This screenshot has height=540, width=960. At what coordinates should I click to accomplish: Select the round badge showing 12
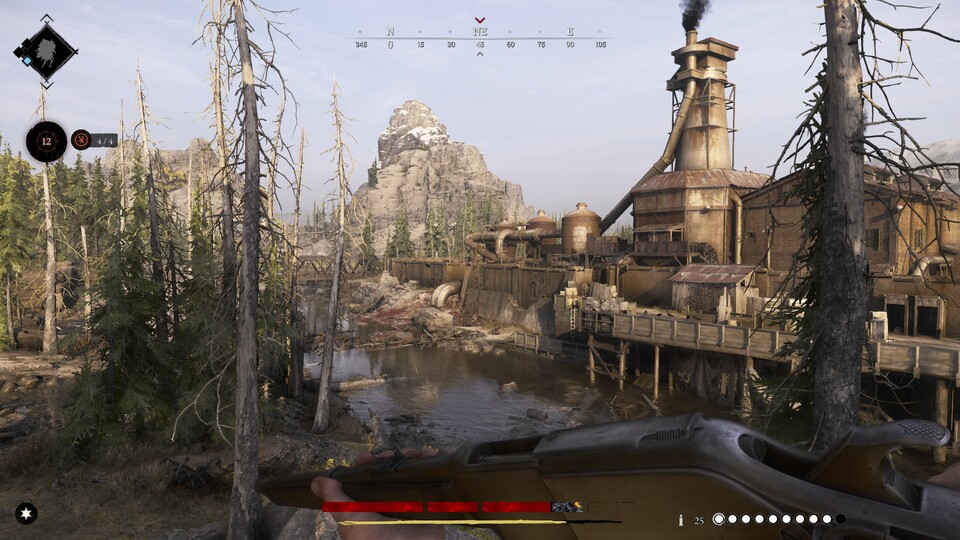tap(46, 141)
